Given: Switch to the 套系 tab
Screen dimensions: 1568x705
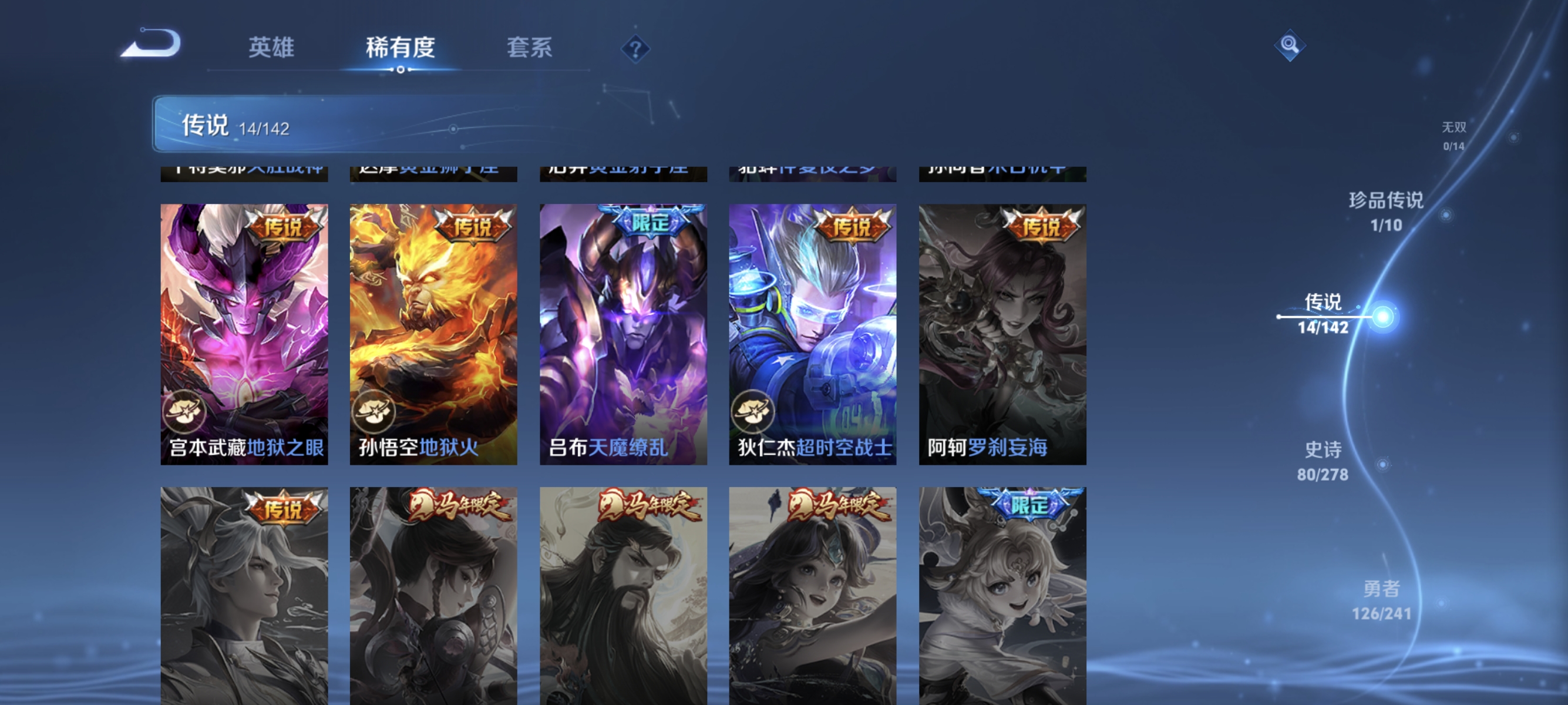Looking at the screenshot, I should (529, 48).
